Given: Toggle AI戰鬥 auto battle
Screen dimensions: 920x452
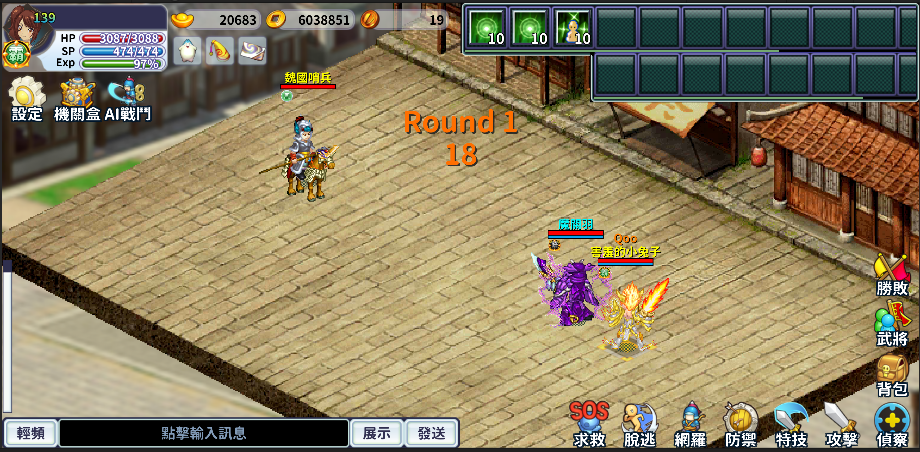Looking at the screenshot, I should [x=128, y=98].
